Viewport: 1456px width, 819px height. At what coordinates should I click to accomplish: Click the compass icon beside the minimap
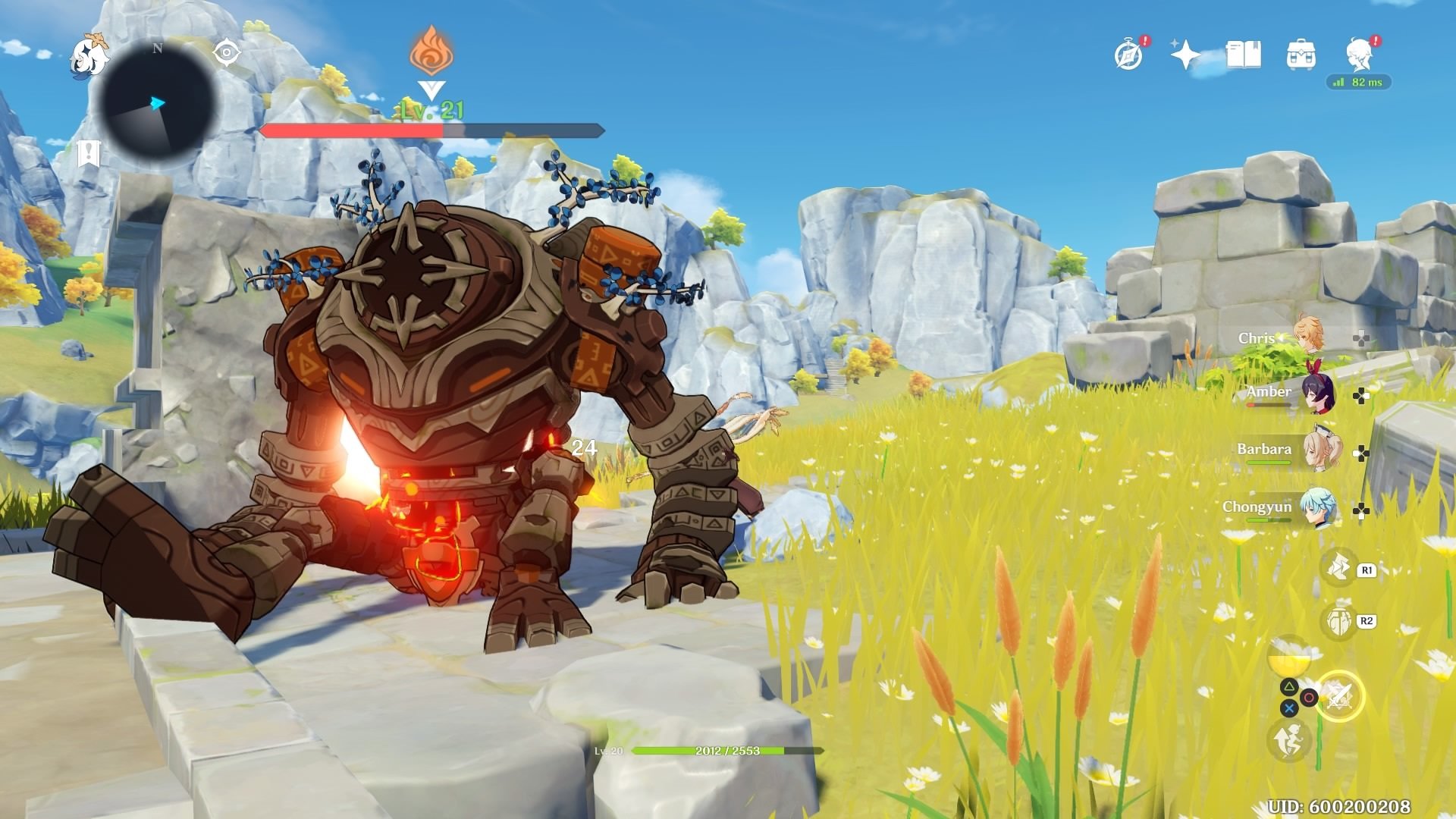tap(226, 52)
